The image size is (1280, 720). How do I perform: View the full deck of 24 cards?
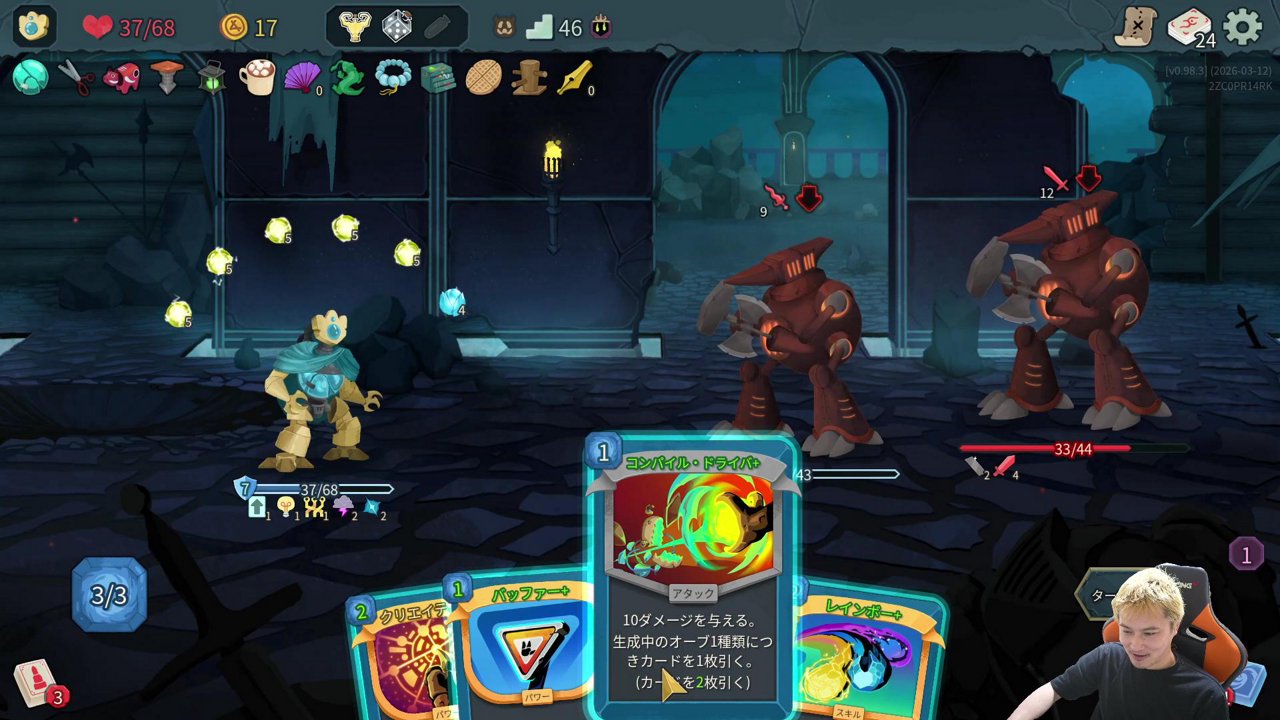coord(1189,27)
